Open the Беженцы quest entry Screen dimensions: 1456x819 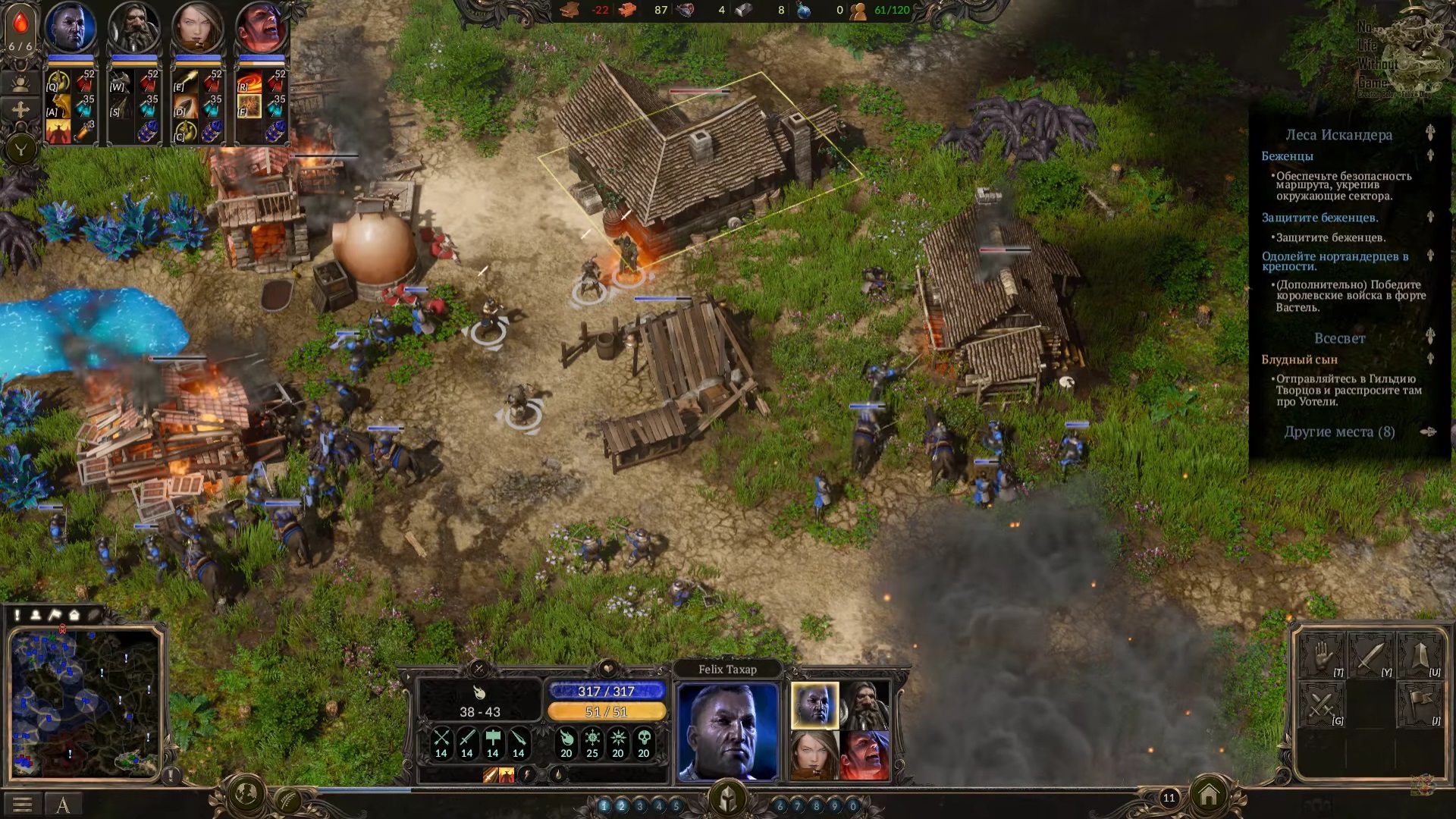(x=1288, y=155)
